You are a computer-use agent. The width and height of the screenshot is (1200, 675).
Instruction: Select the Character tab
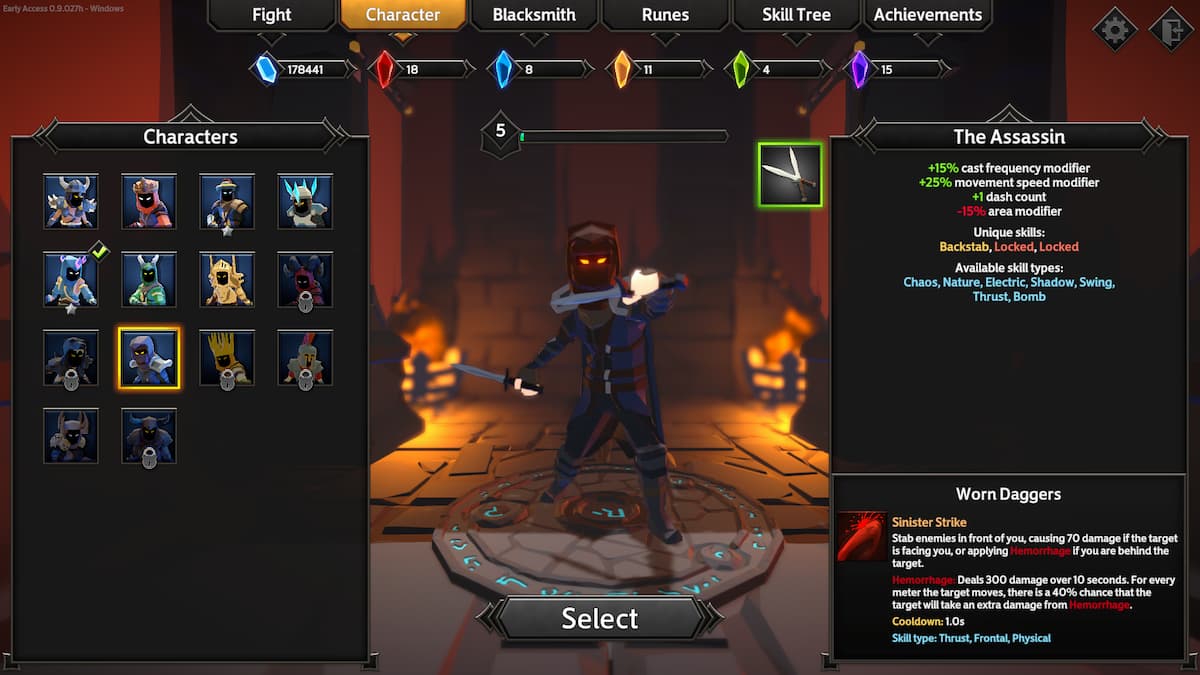tap(403, 15)
